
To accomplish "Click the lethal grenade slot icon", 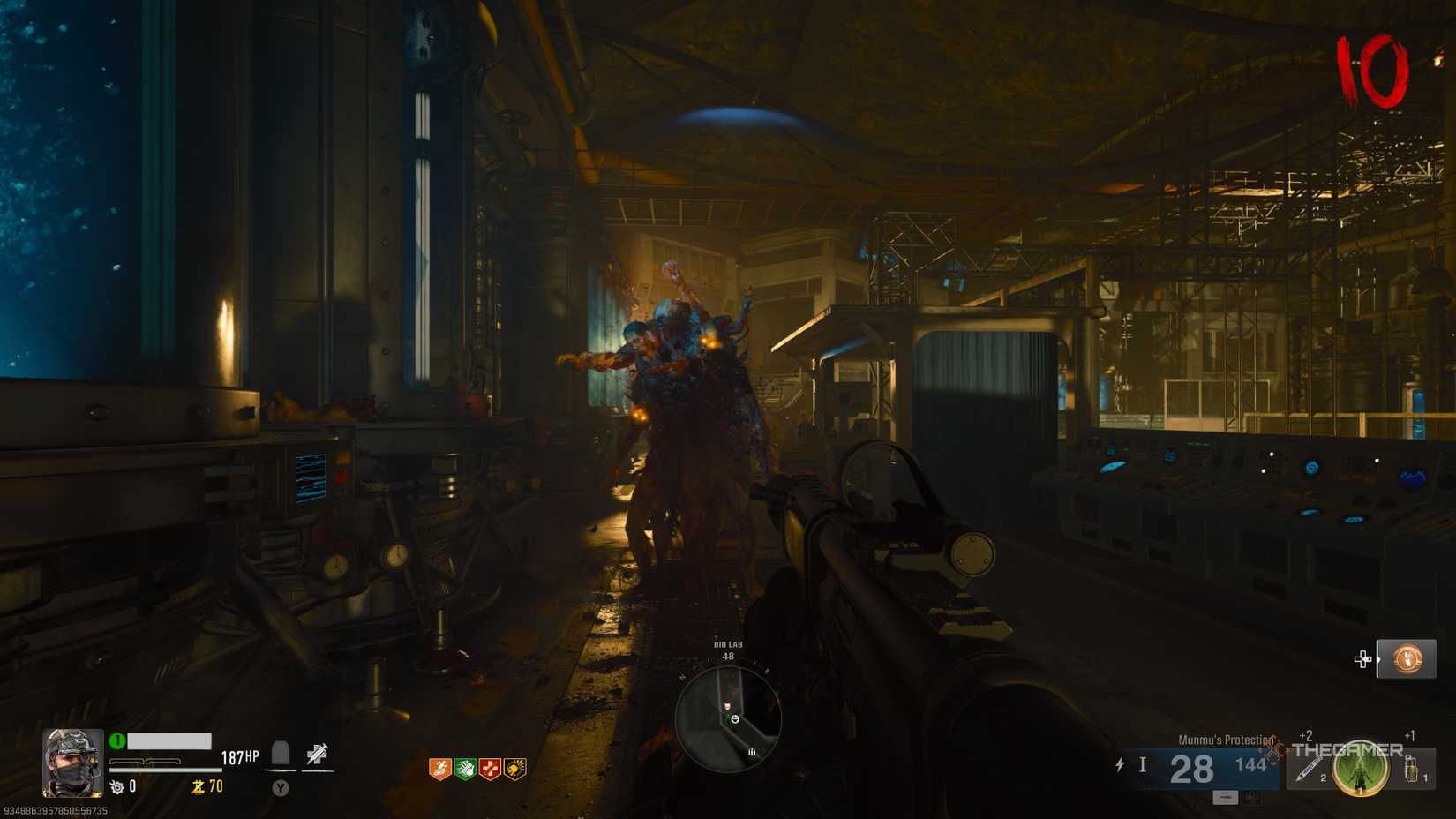I will point(1410,770).
